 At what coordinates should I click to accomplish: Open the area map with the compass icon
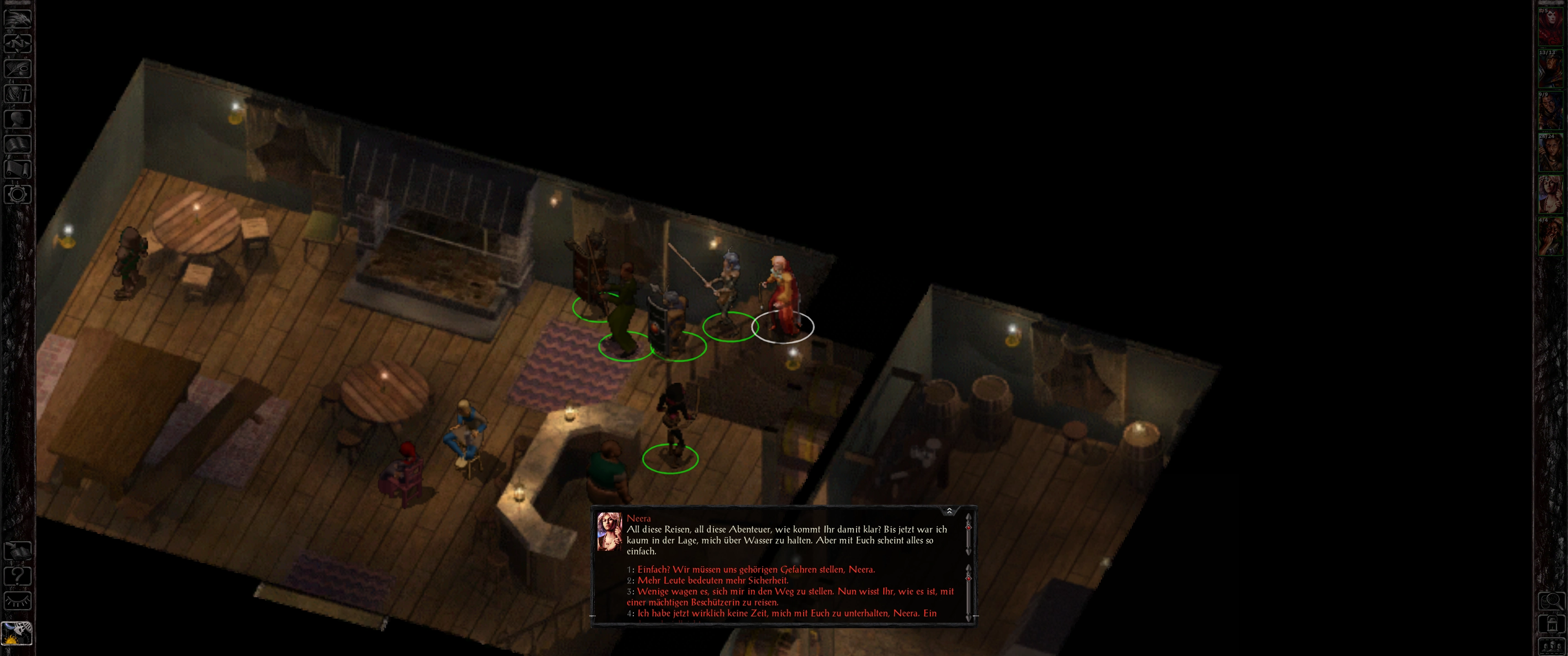pos(18,43)
